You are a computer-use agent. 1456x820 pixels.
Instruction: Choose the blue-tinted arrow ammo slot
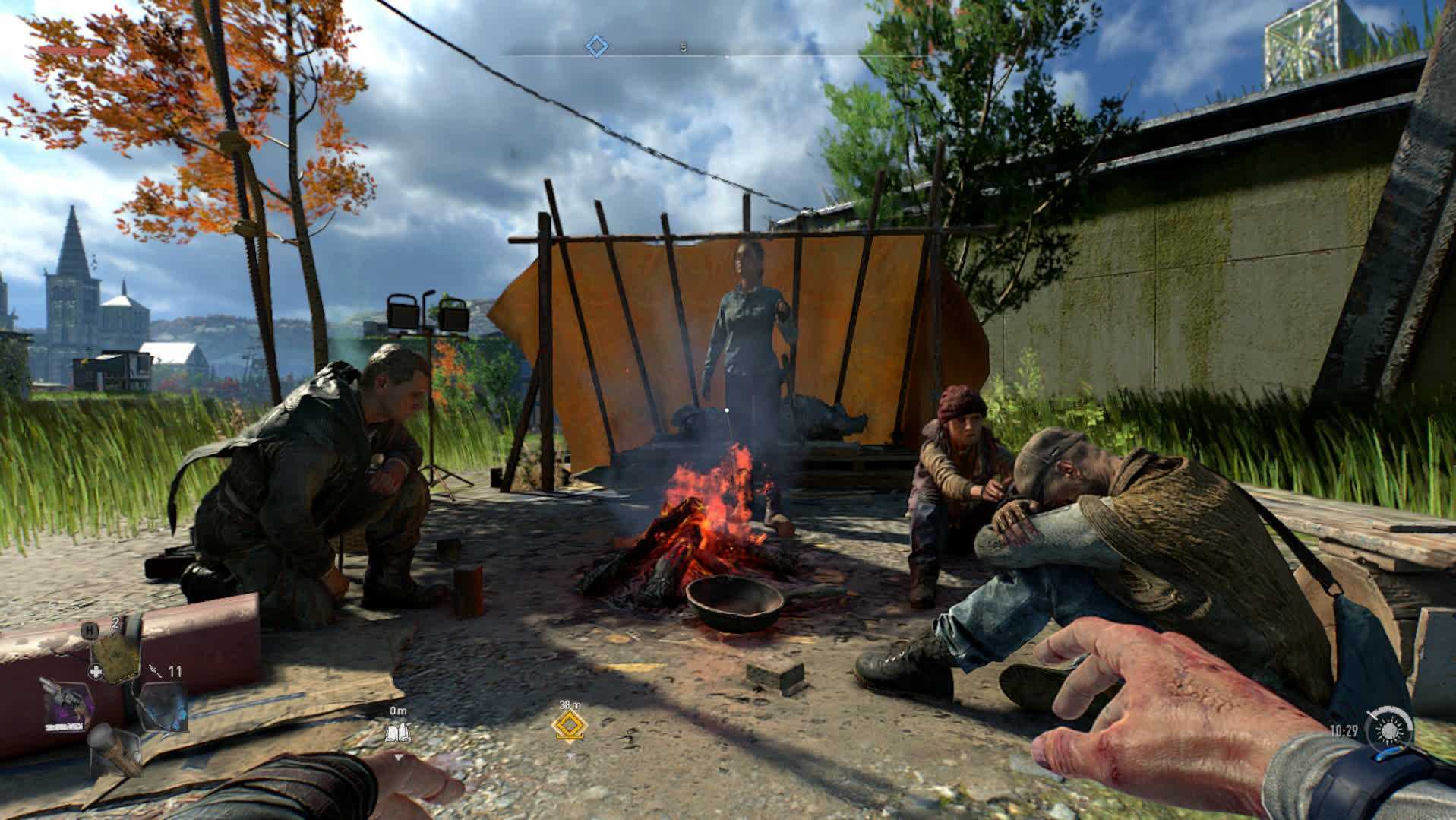pyautogui.click(x=161, y=706)
